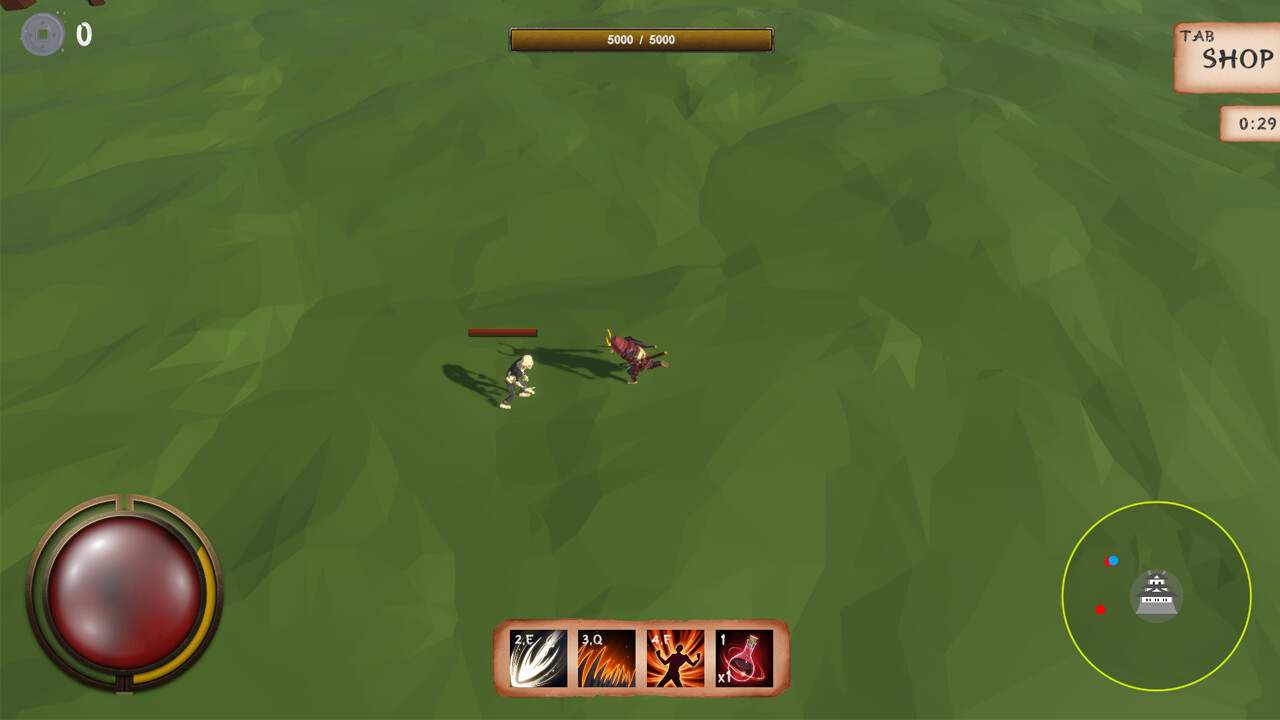Click the enemy's red health bar
Image resolution: width=1280 pixels, height=720 pixels.
(x=504, y=333)
